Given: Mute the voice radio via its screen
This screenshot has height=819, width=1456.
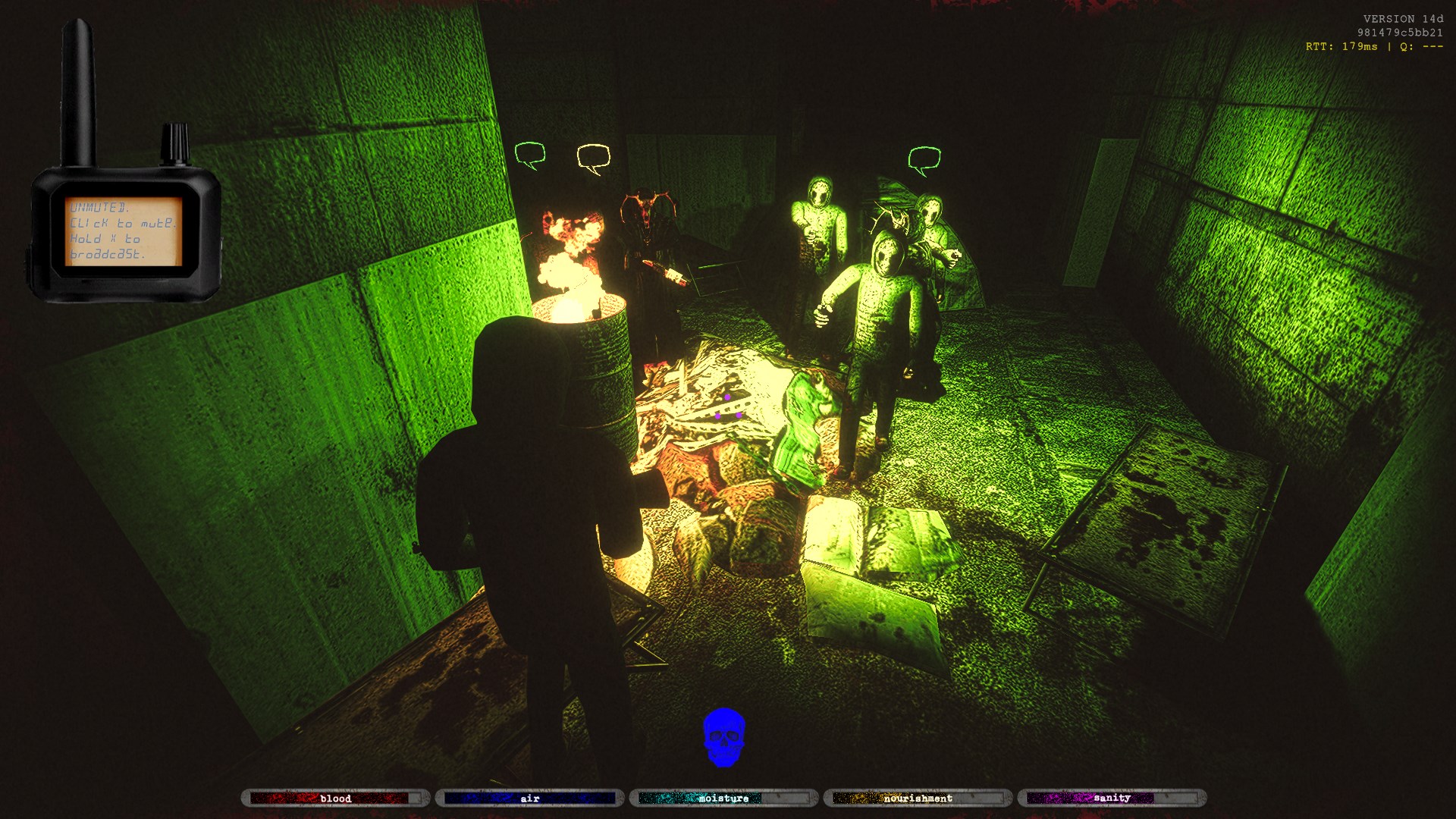Looking at the screenshot, I should tap(124, 231).
